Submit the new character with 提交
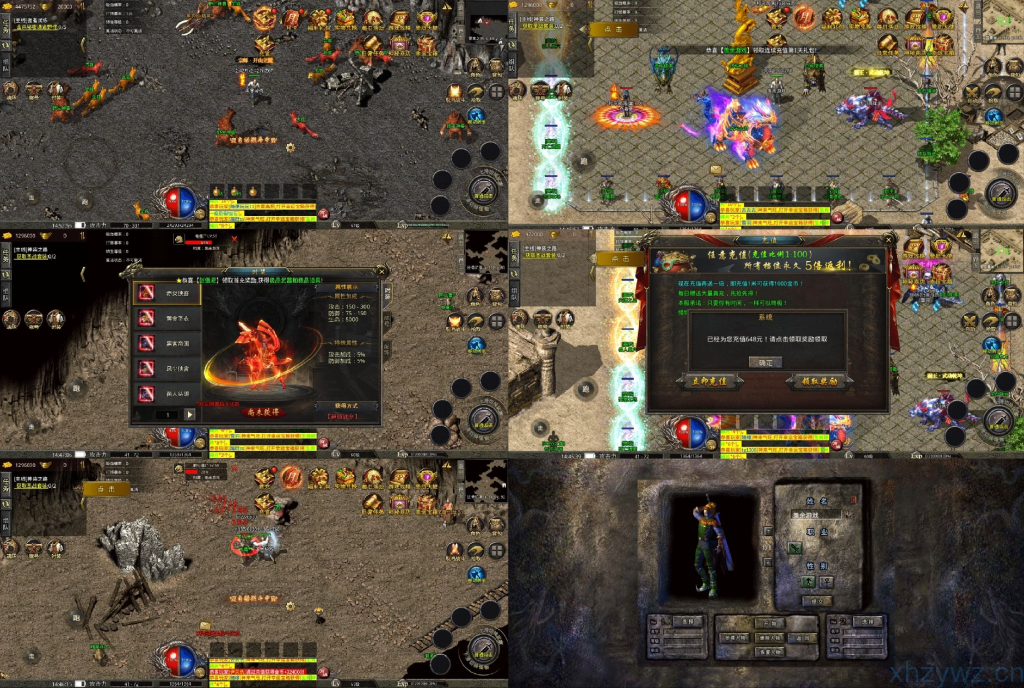1024x688 pixels. (818, 601)
